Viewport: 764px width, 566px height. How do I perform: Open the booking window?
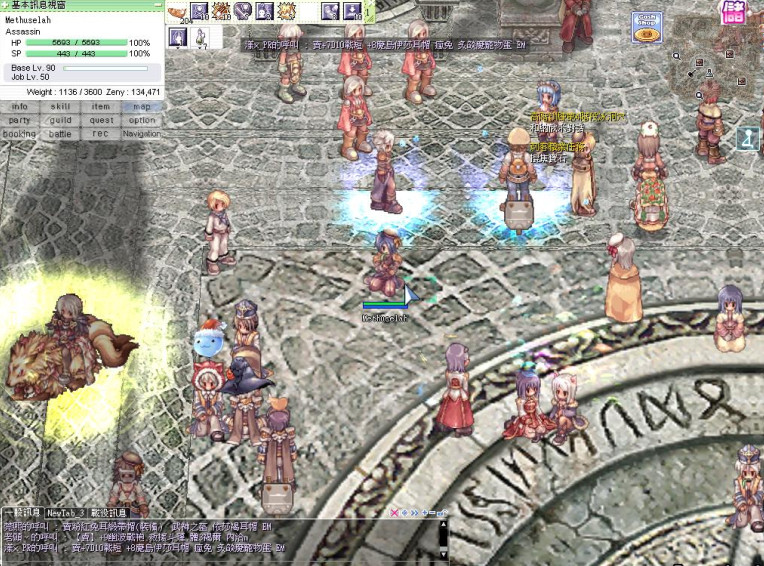click(x=20, y=134)
